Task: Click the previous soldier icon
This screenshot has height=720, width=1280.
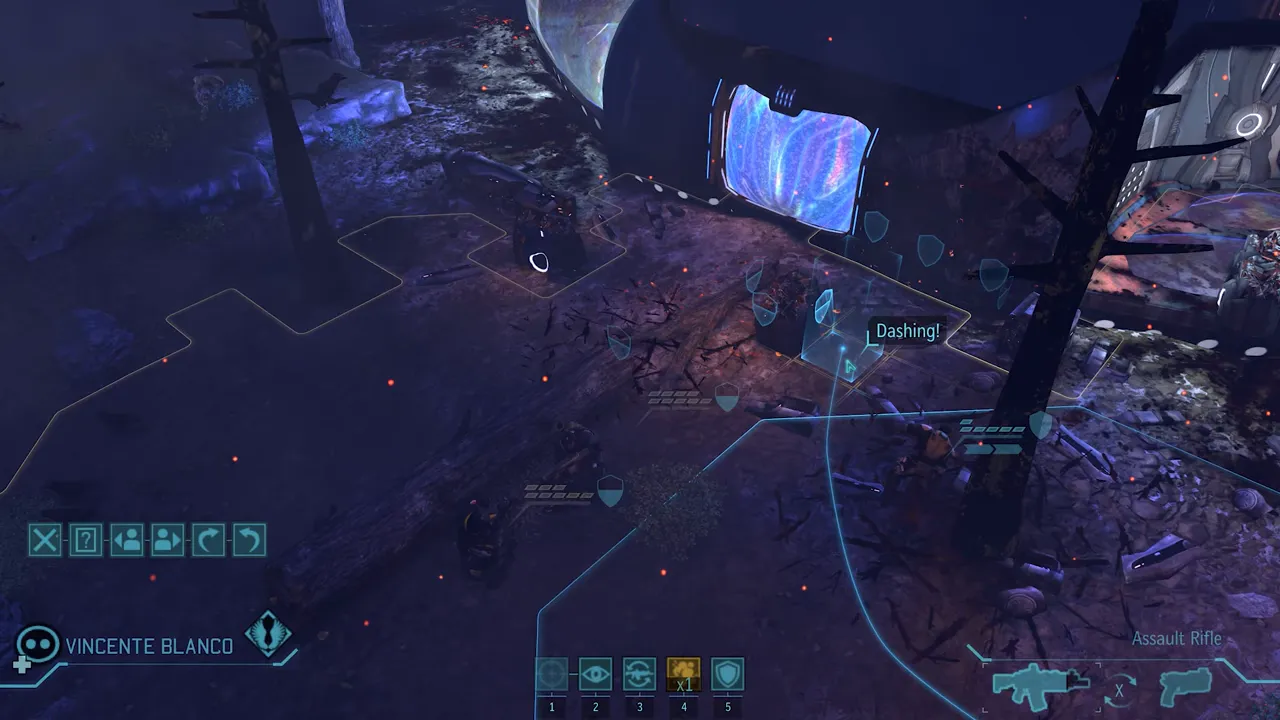Action: [x=126, y=541]
